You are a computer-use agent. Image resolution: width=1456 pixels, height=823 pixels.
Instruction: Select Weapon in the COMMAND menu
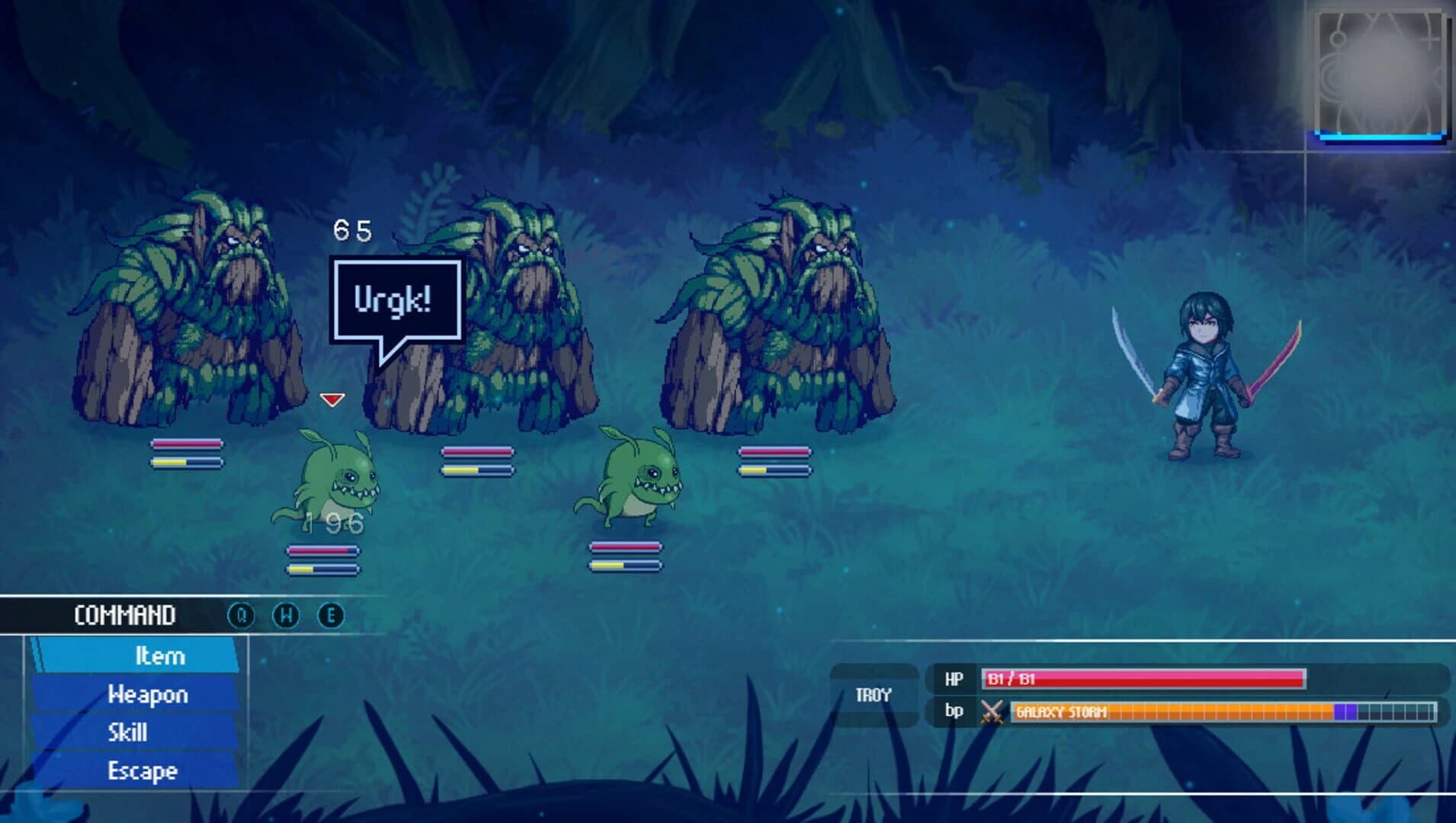[149, 694]
